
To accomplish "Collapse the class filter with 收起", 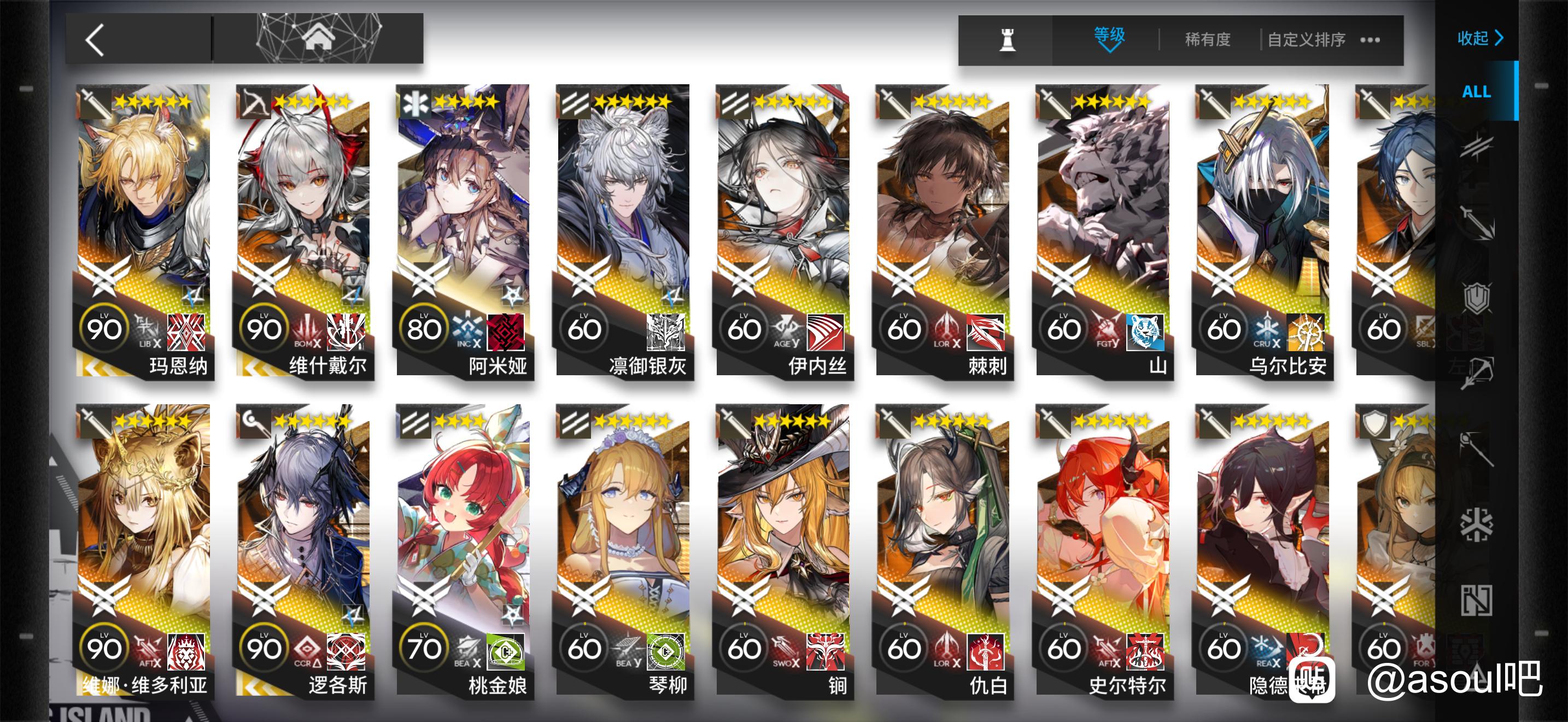I will pyautogui.click(x=1480, y=38).
